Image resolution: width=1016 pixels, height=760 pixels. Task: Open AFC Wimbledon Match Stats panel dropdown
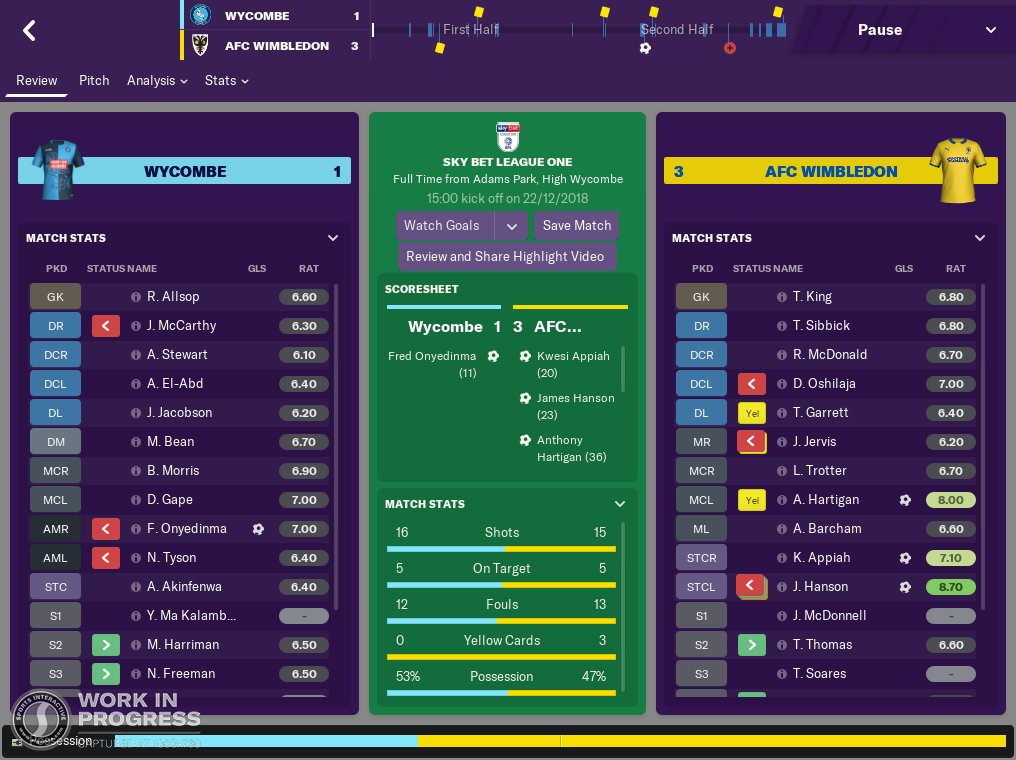(x=979, y=238)
